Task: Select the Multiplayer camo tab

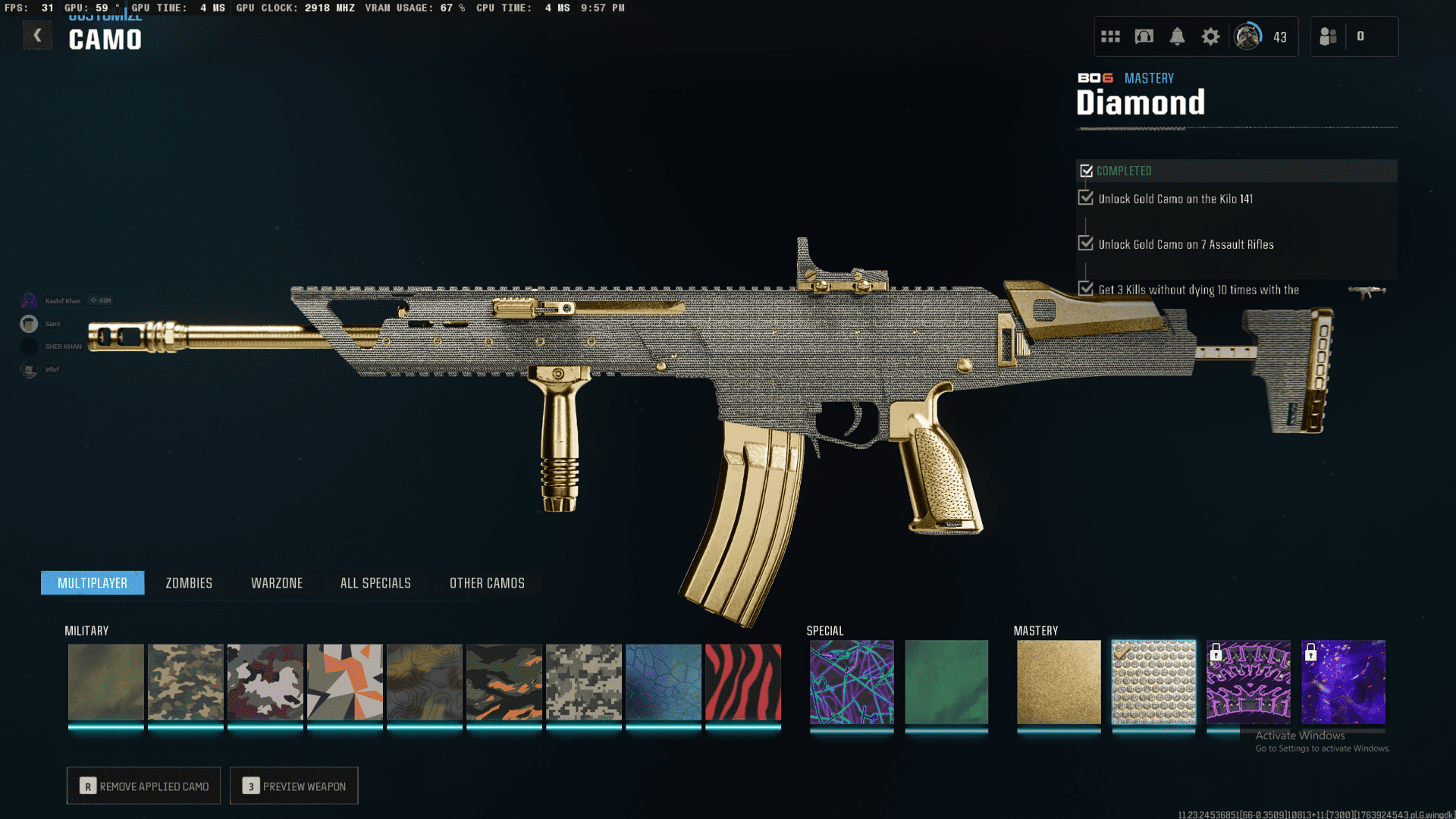Action: [x=93, y=583]
